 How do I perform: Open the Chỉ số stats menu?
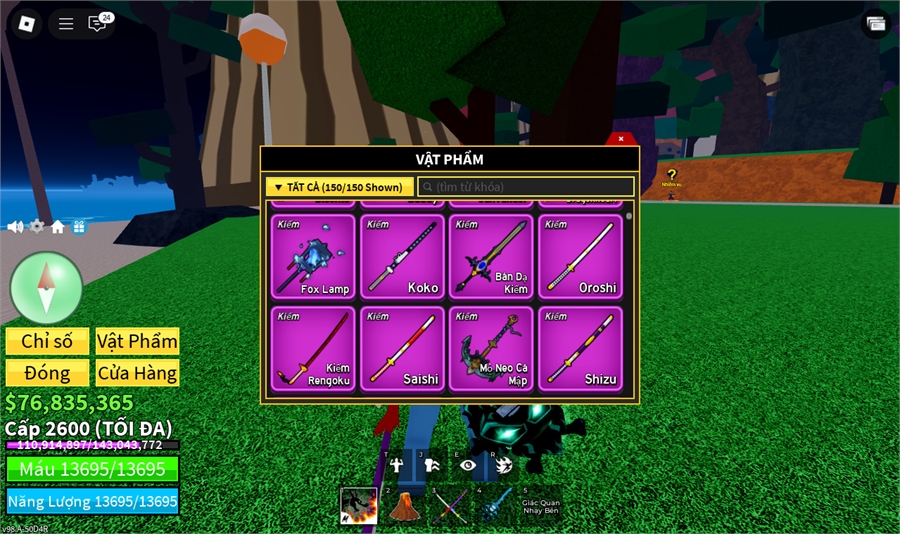coord(47,341)
